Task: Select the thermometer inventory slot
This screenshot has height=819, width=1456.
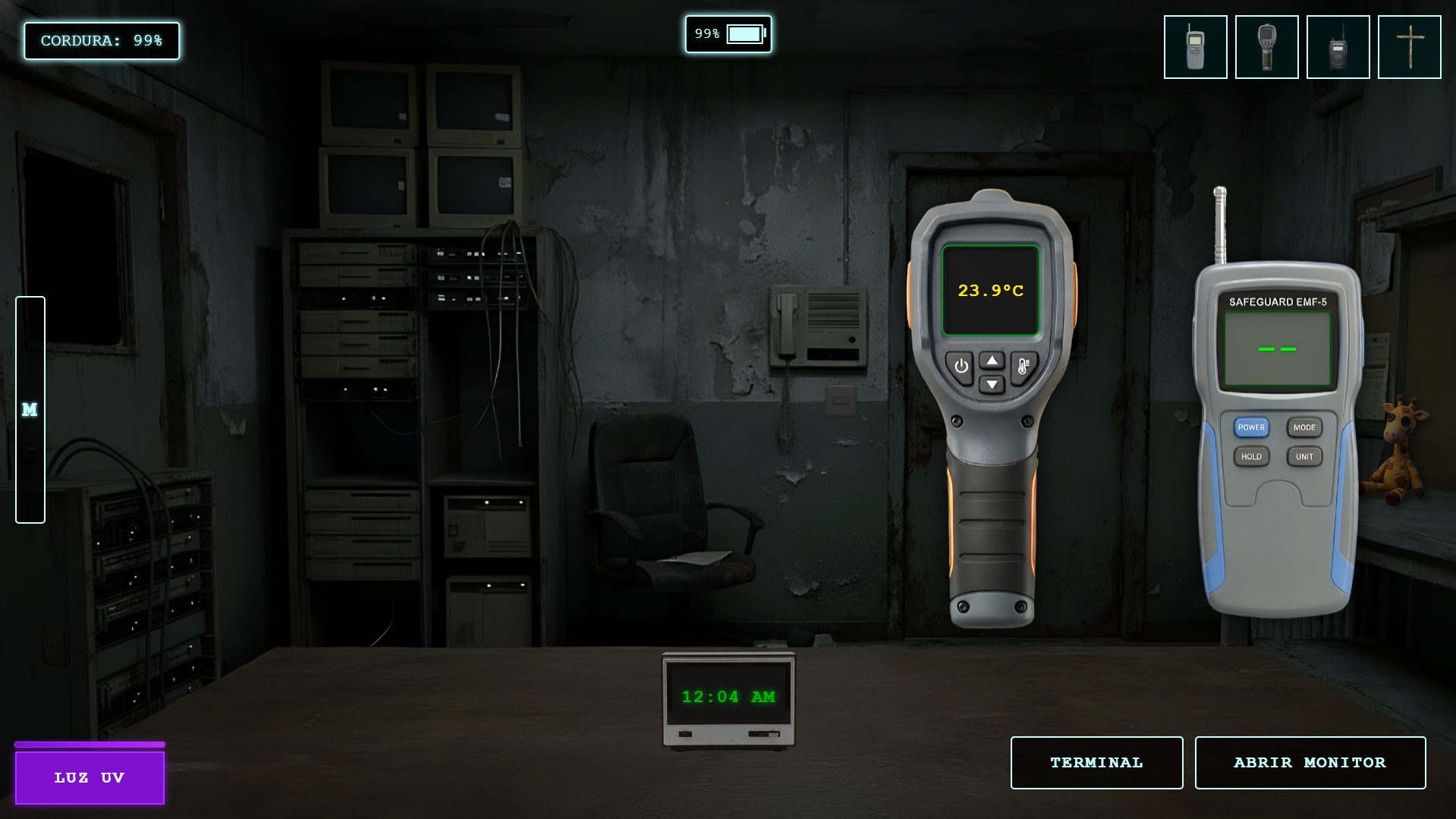Action: (x=1266, y=47)
